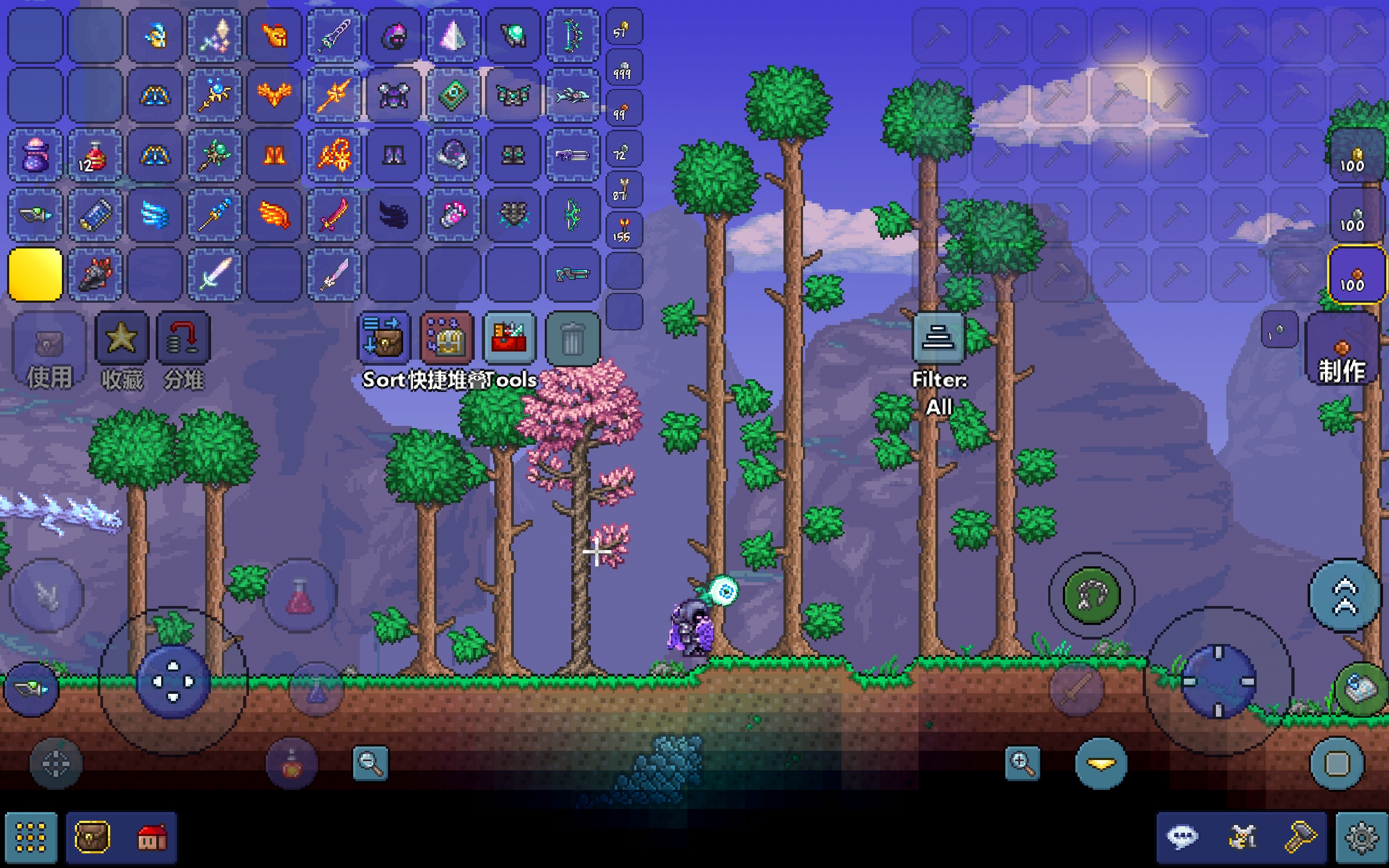This screenshot has height=868, width=1389.
Task: Pick the white crystal prism item slot
Action: (x=453, y=36)
